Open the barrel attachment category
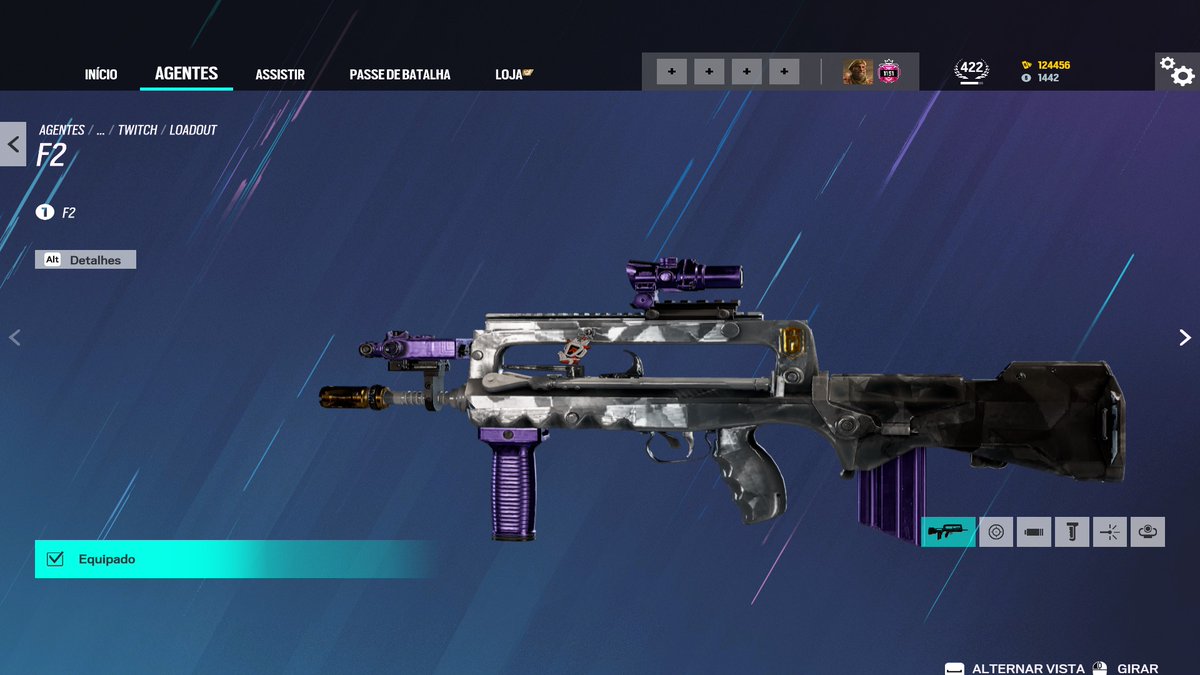Image resolution: width=1200 pixels, height=675 pixels. point(1034,532)
